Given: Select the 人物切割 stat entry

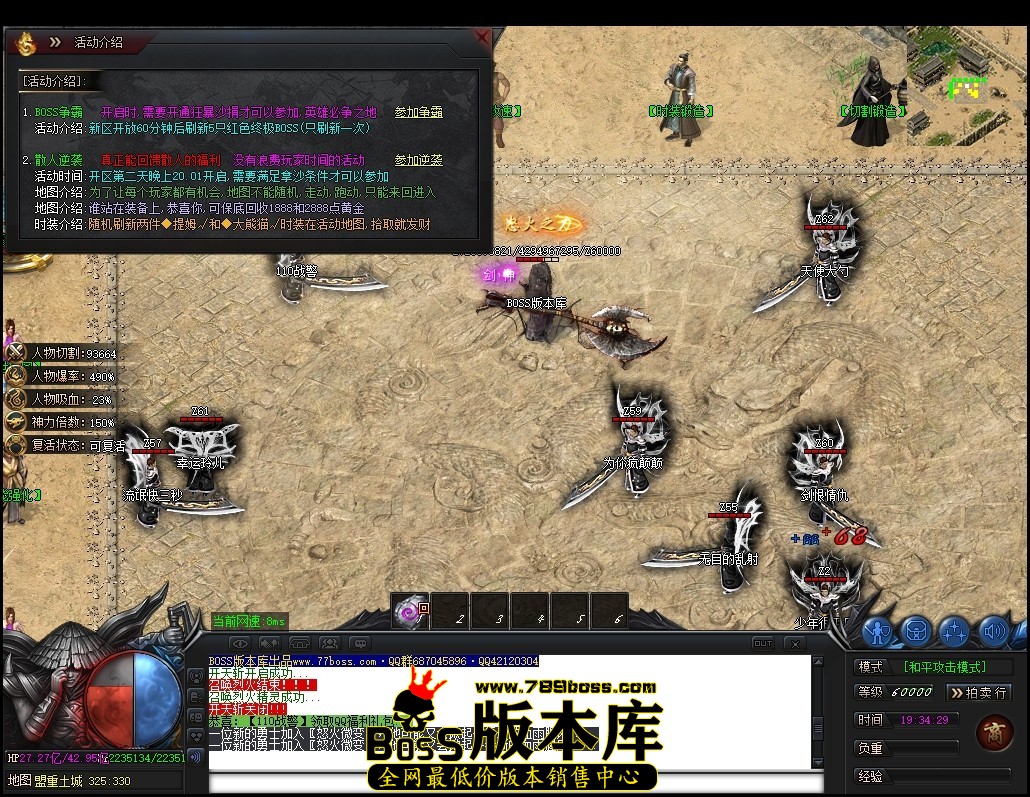Looking at the screenshot, I should point(62,353).
